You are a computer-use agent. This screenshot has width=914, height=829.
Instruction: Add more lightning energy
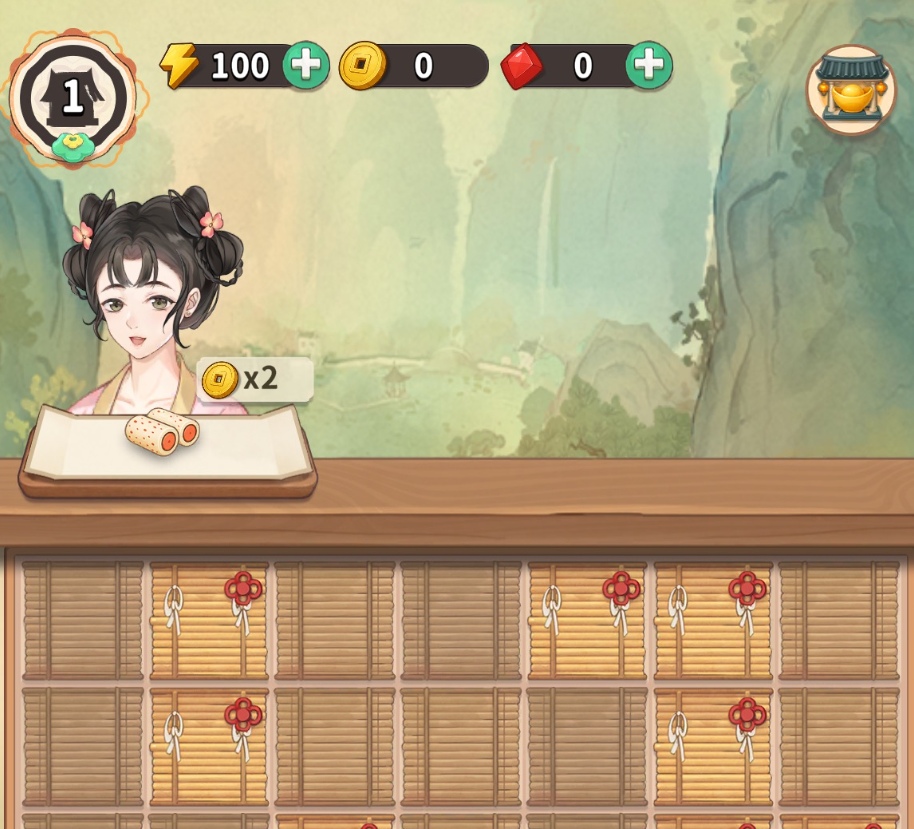coord(305,65)
